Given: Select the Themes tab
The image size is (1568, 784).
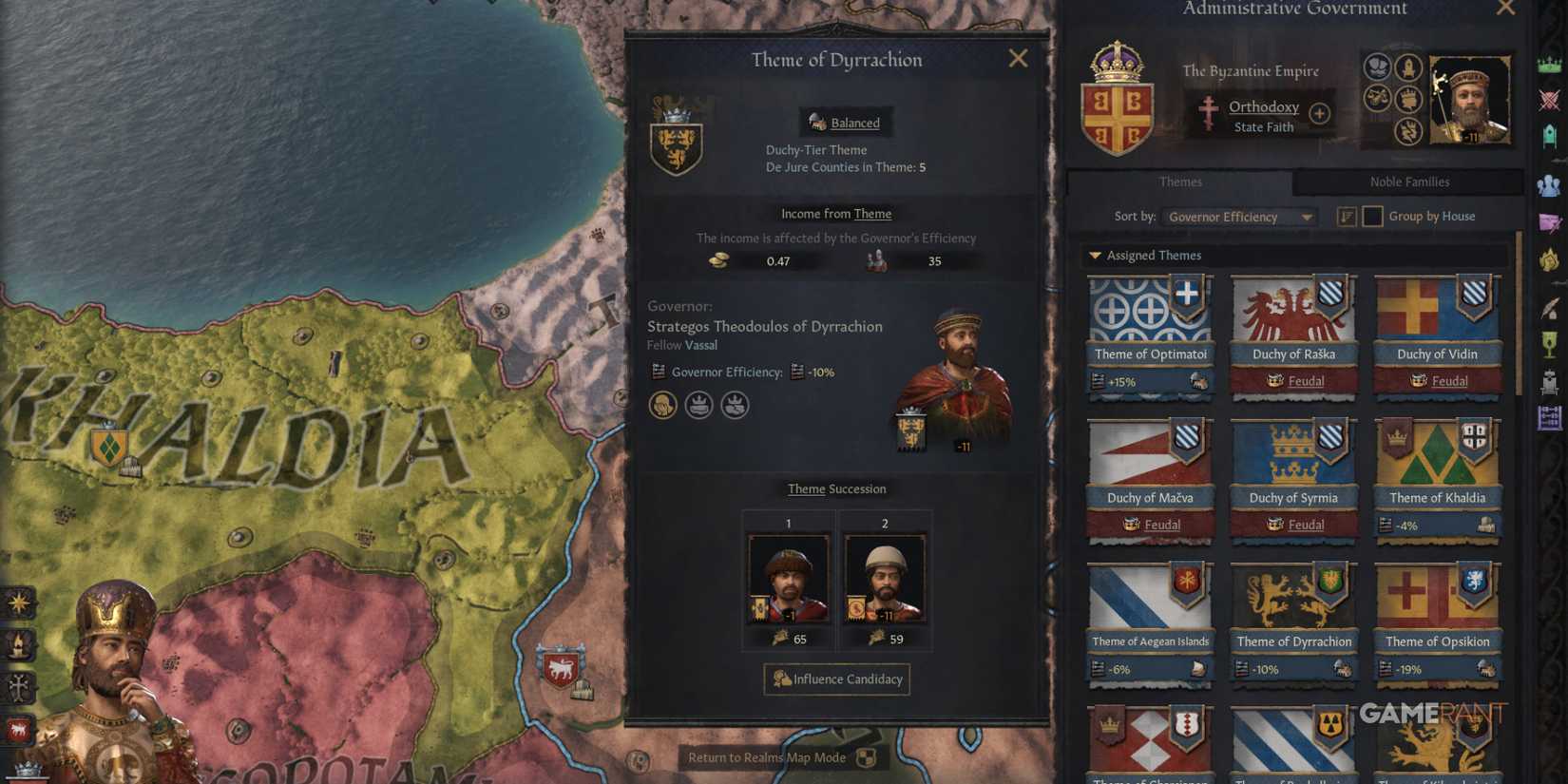Looking at the screenshot, I should (1180, 182).
